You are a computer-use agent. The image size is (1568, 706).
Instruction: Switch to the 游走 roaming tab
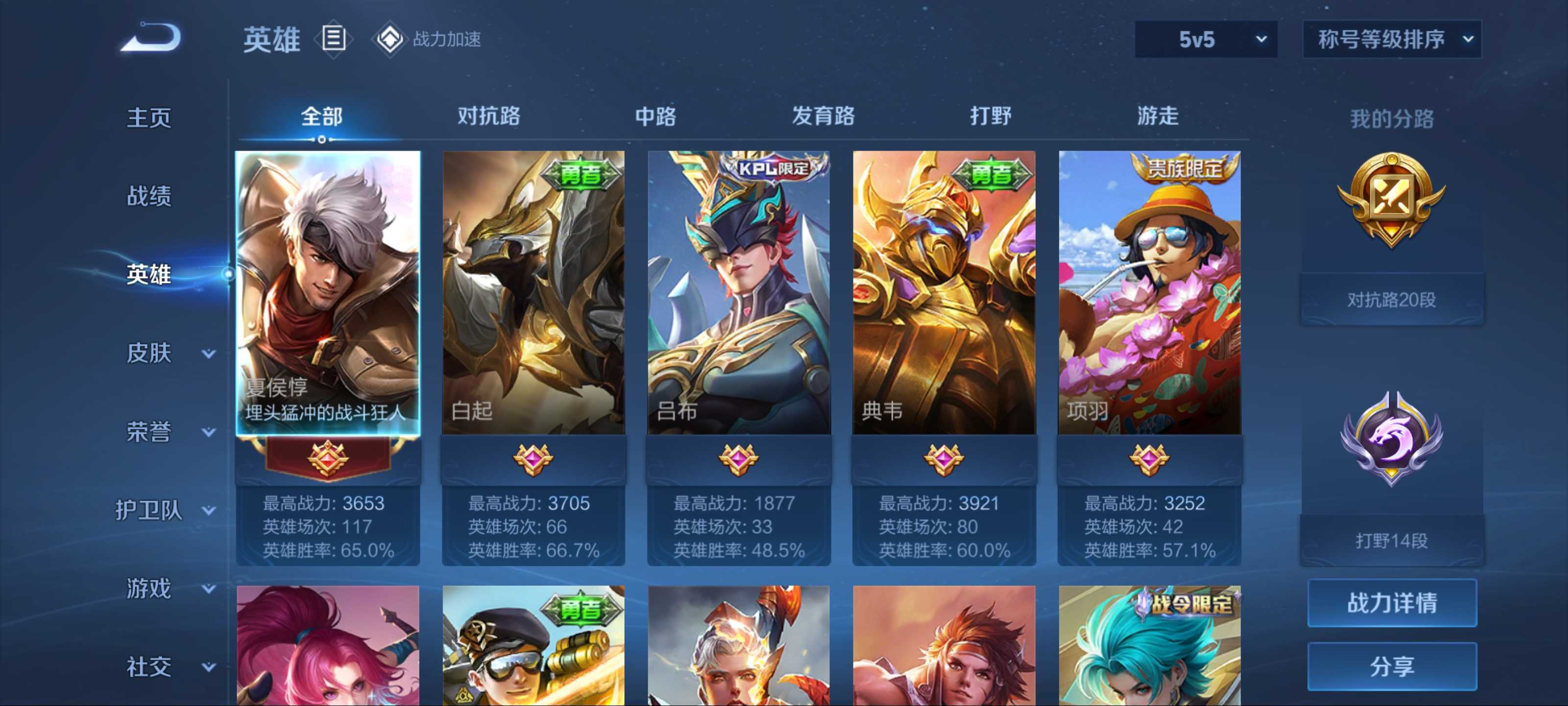click(x=1158, y=116)
